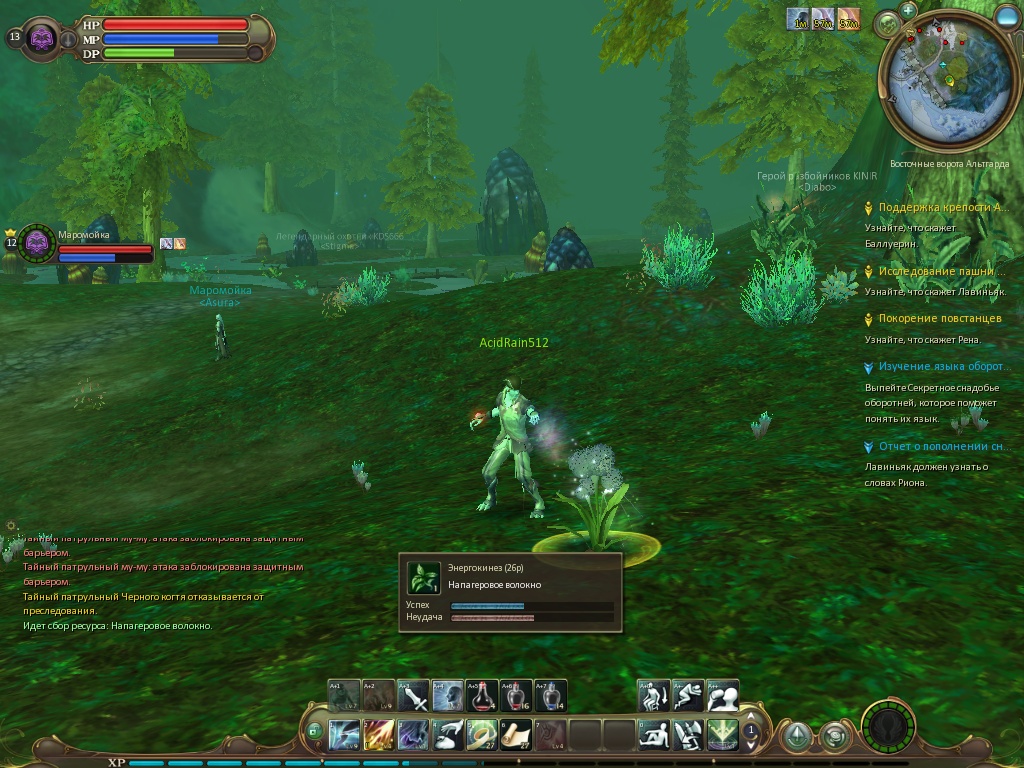This screenshot has width=1024, height=768.
Task: Select quest 'Покорение повстанцев'
Action: pos(939,318)
